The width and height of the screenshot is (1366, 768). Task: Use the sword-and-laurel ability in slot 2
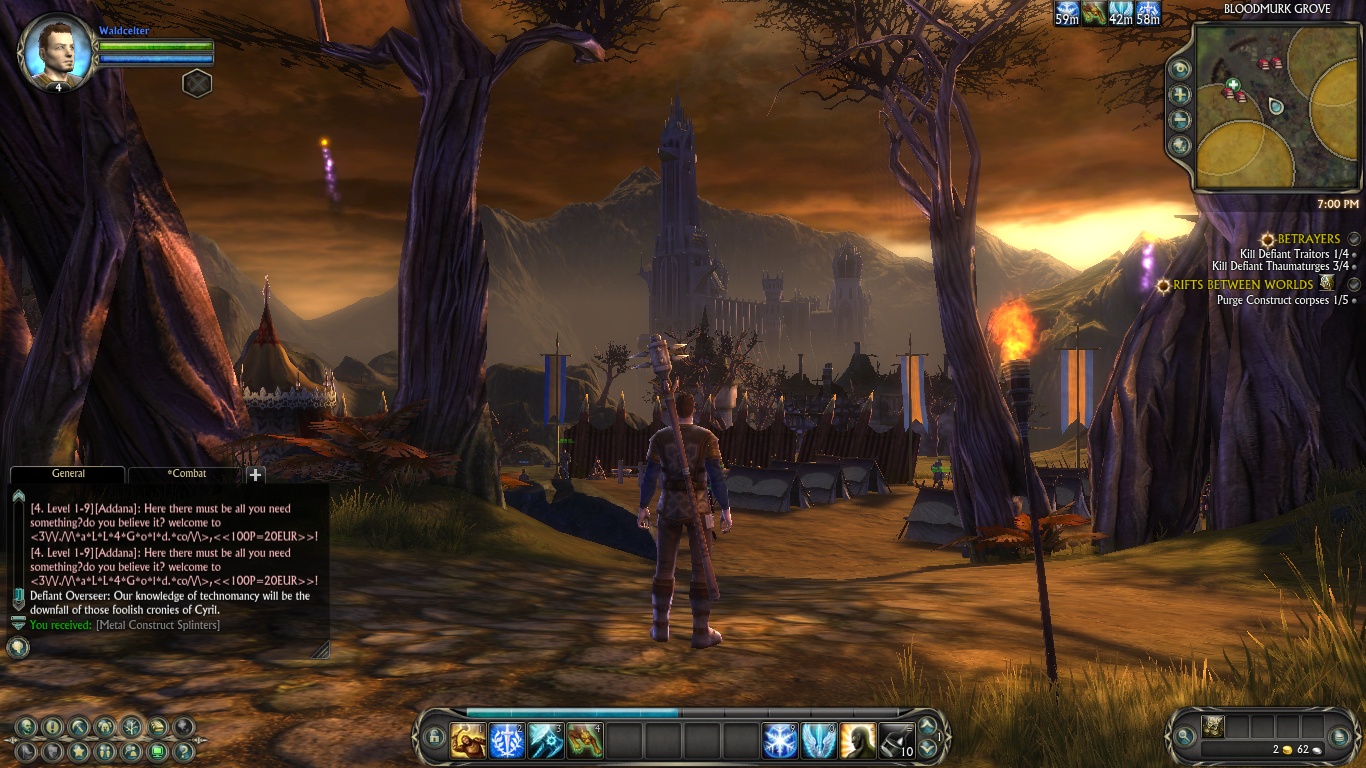507,741
